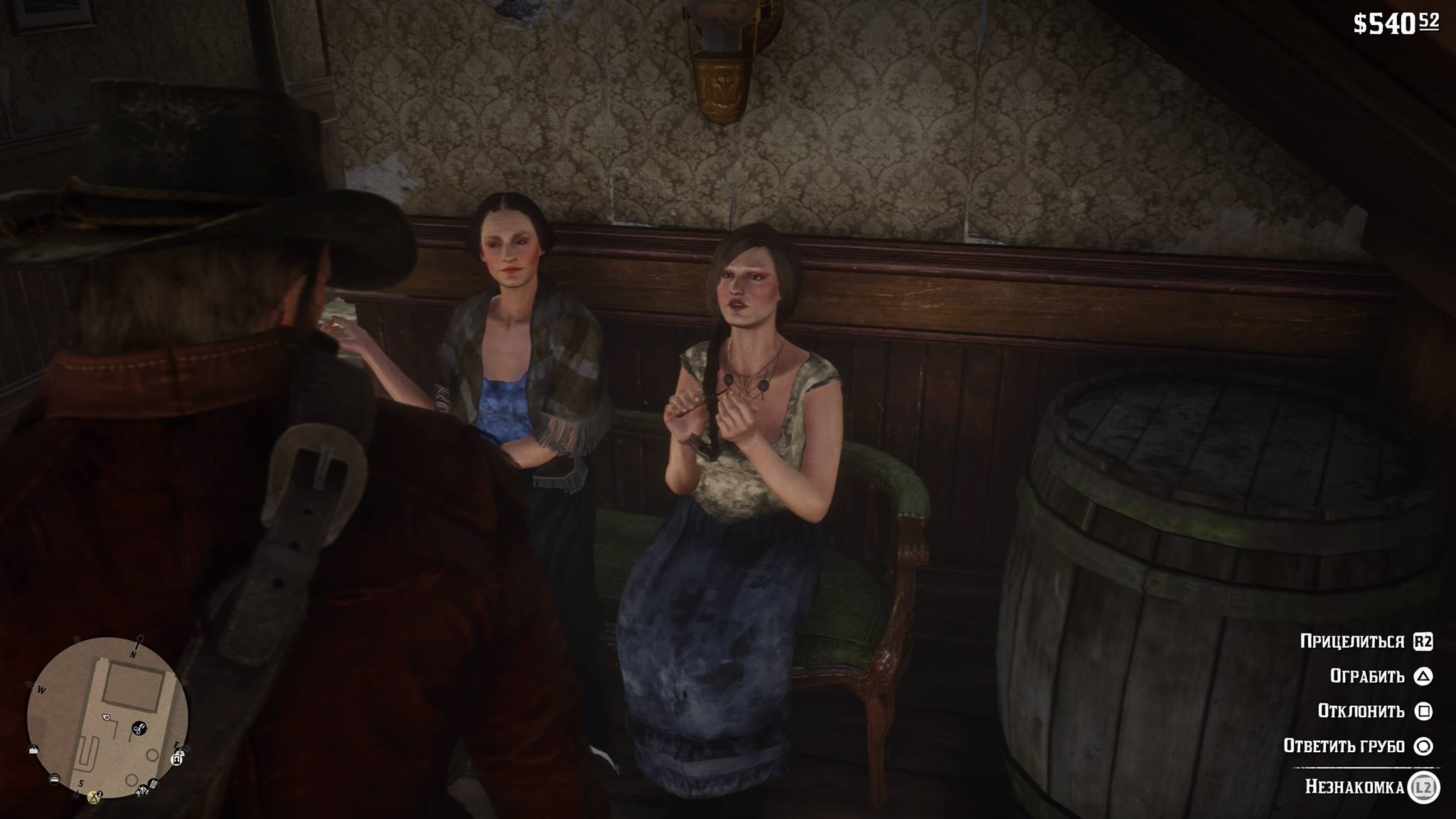Click the N compass letter on minimap
Image resolution: width=1456 pixels, height=819 pixels.
[x=133, y=654]
